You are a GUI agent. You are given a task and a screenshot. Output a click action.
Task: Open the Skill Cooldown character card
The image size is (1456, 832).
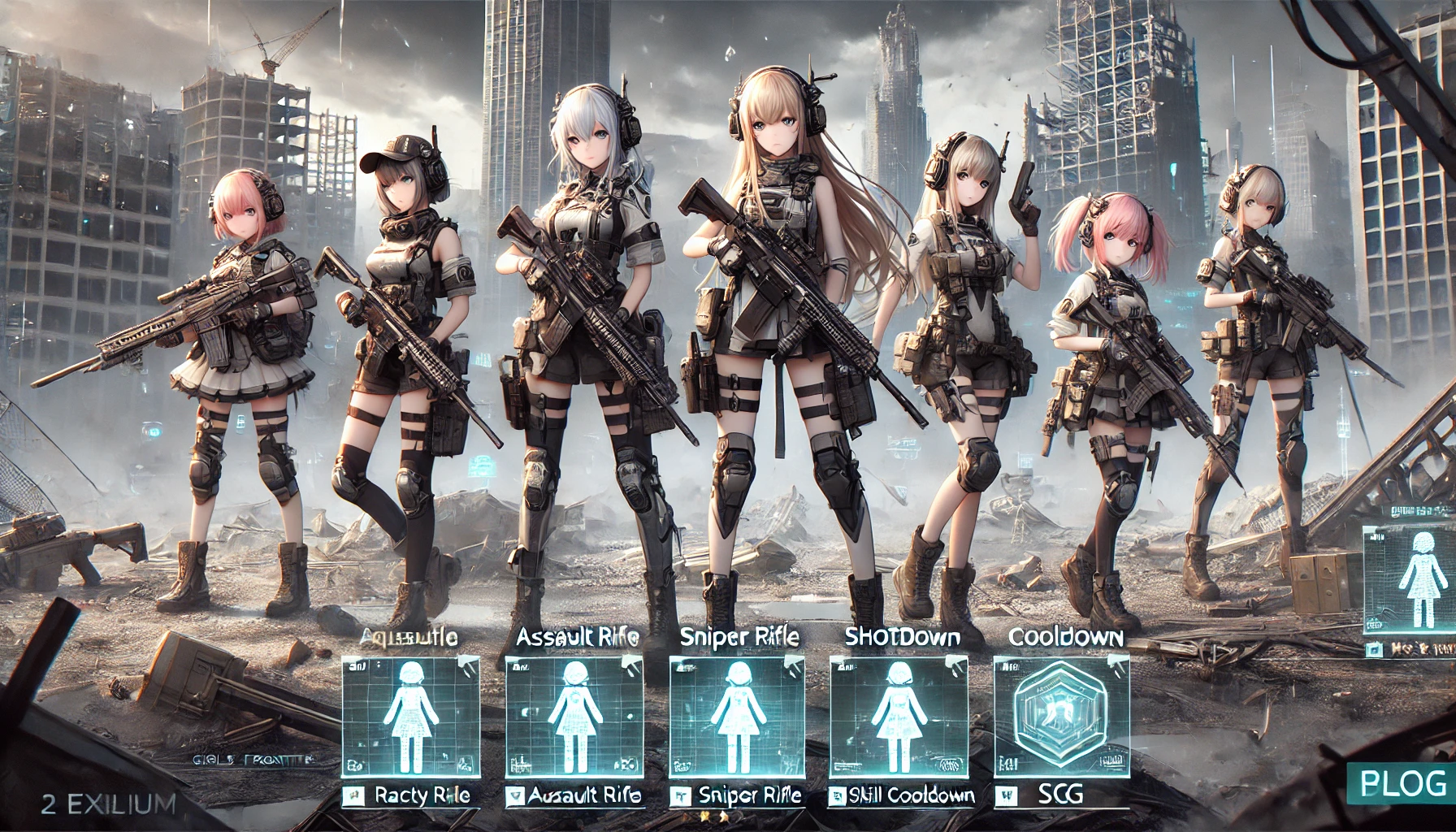(899, 716)
